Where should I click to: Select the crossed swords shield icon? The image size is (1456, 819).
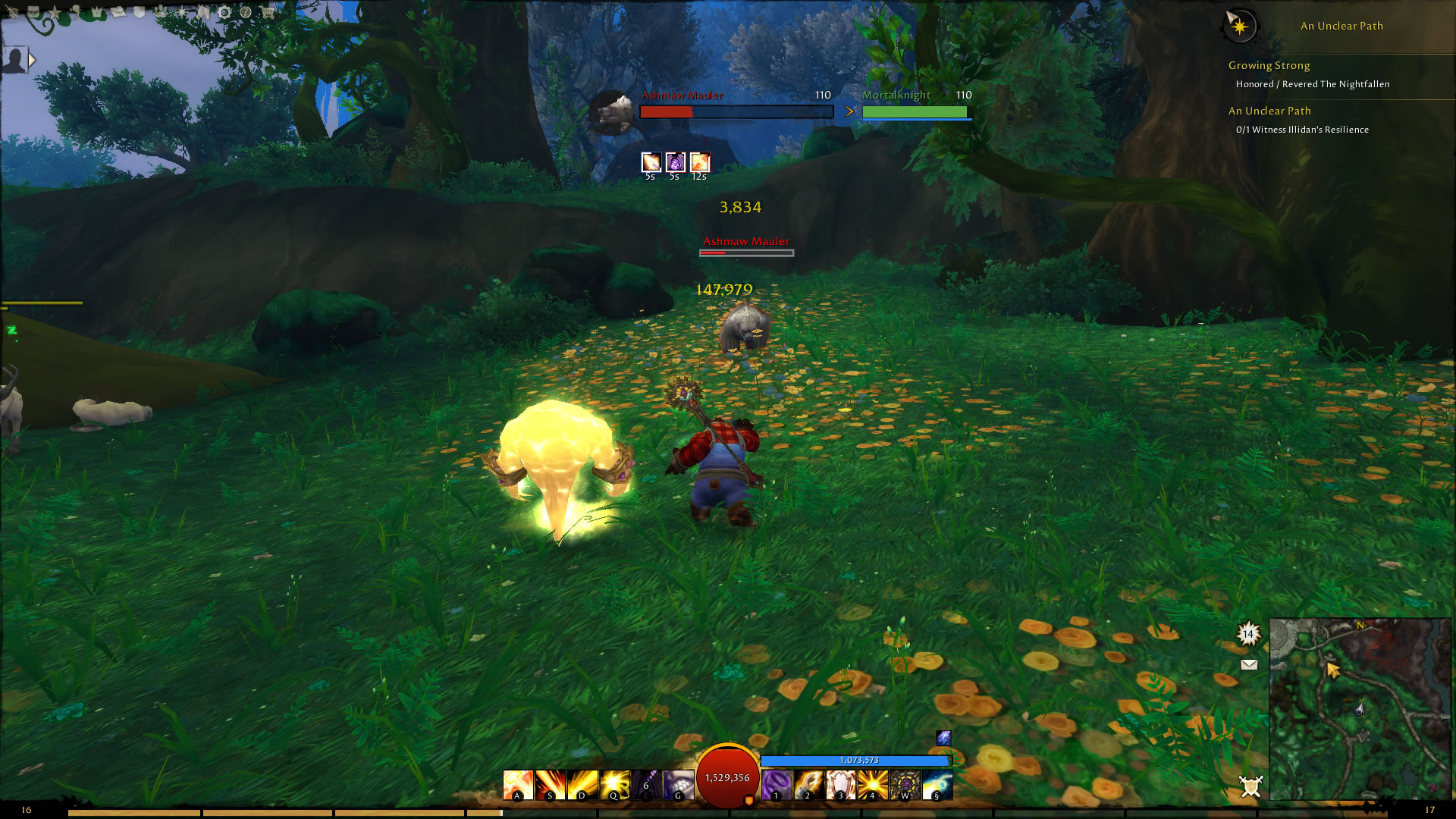tap(1250, 786)
